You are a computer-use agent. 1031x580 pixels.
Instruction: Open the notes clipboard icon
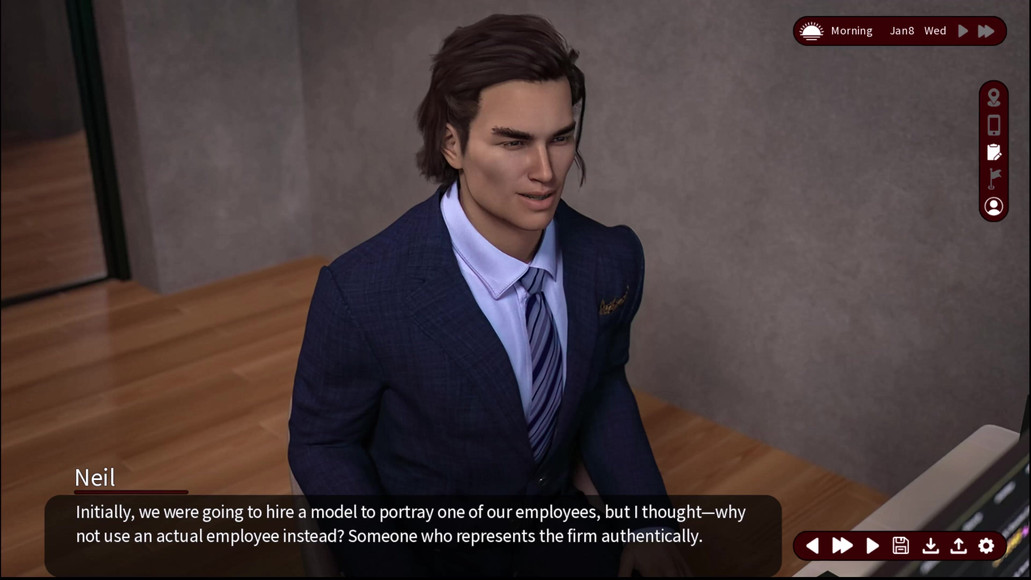(x=993, y=152)
